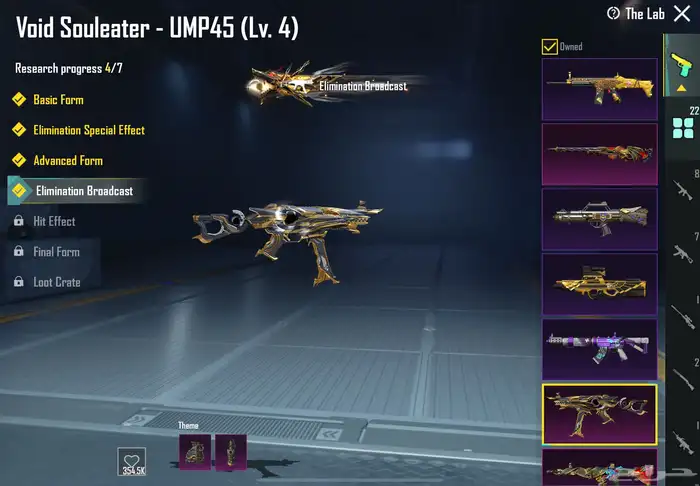Select the purple M416-style rifle skin
The height and width of the screenshot is (486, 700).
pos(599,349)
